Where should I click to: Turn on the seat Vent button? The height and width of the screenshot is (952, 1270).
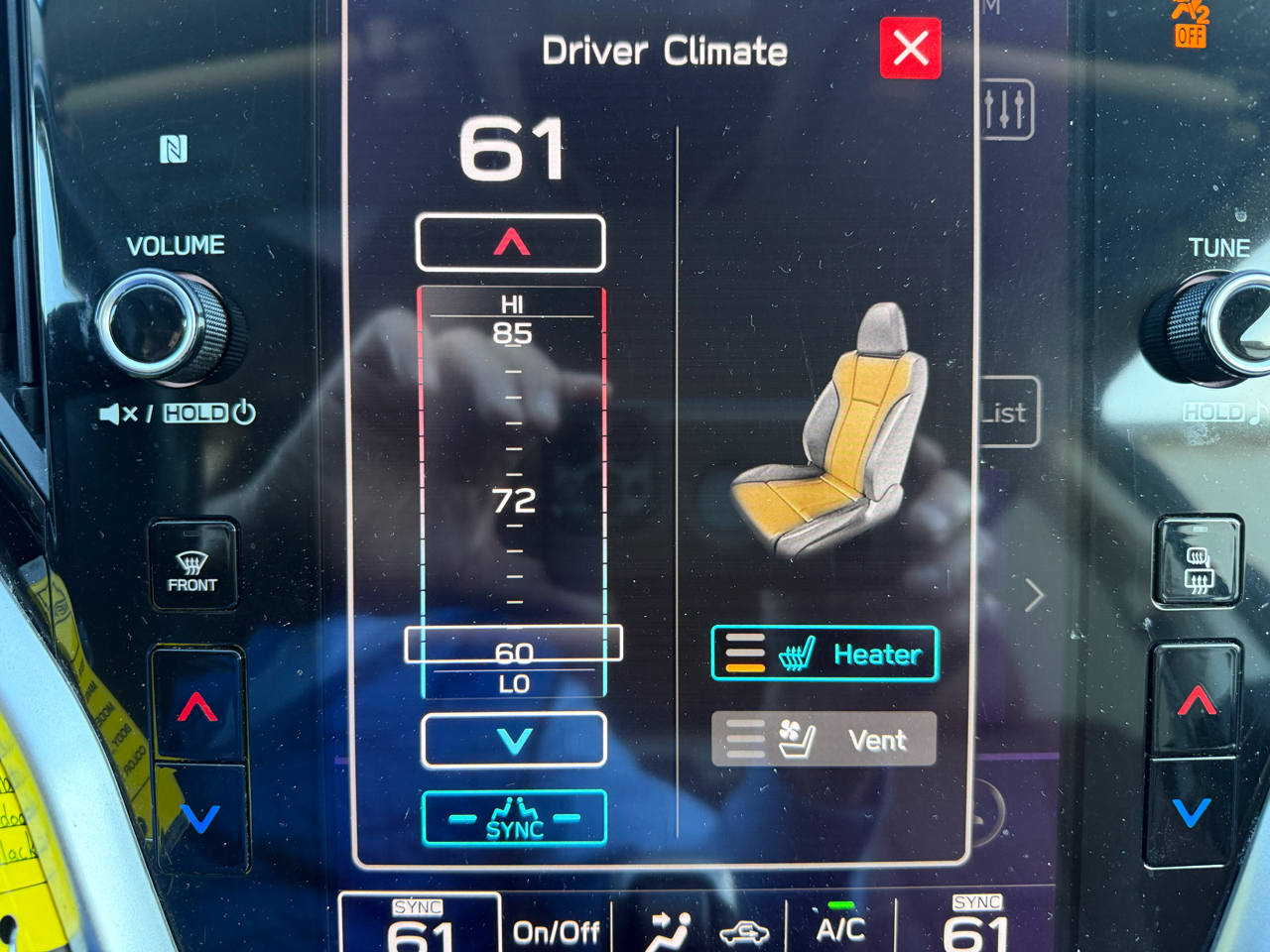tap(824, 739)
